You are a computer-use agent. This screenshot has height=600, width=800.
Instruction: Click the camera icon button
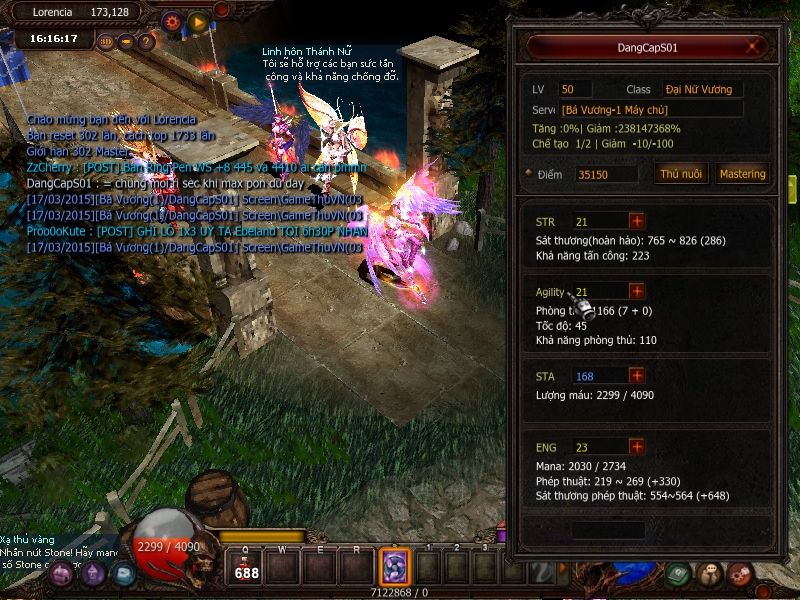[x=126, y=42]
